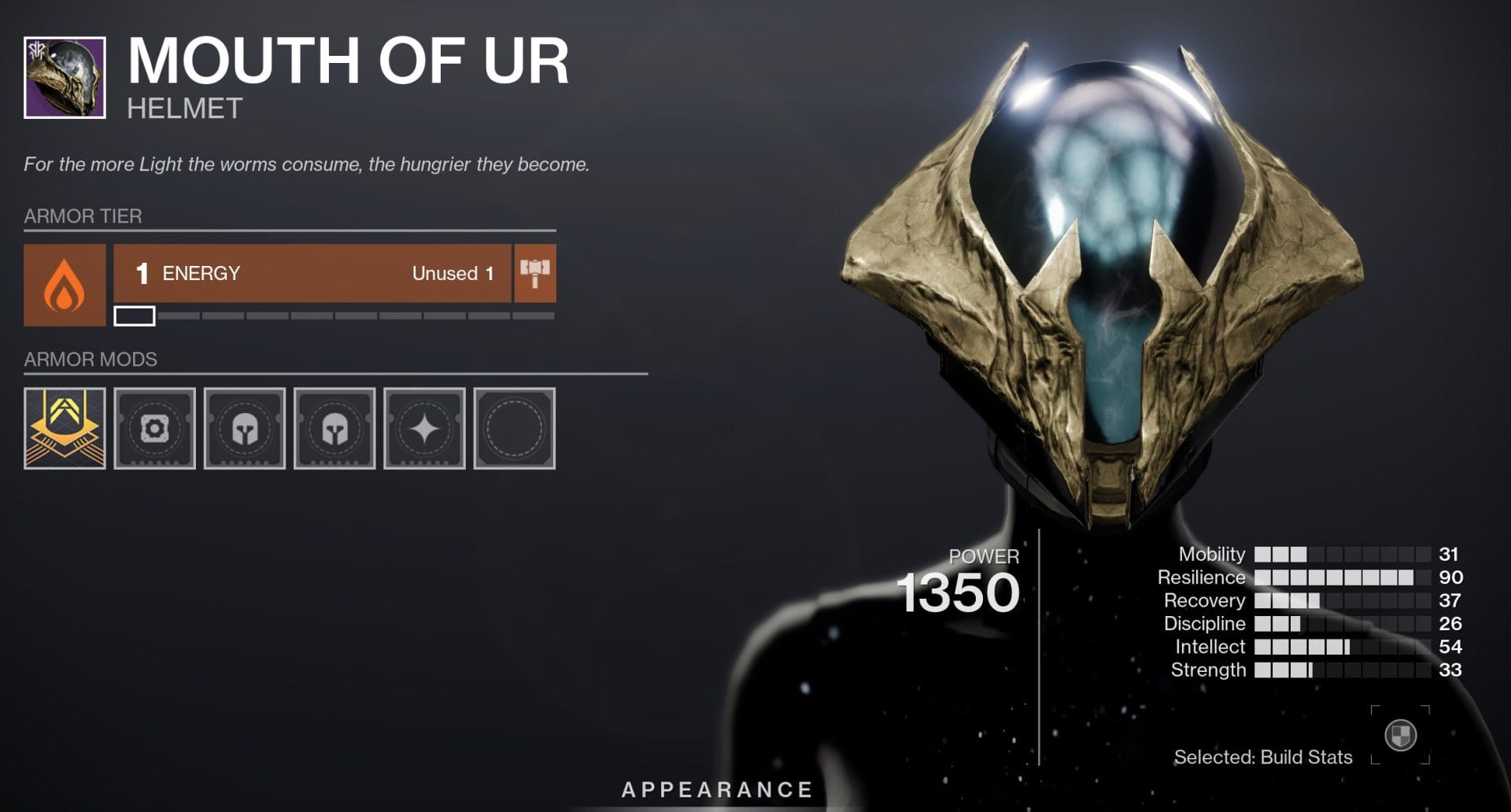Click the empty dashed mod socket
This screenshot has width=1511, height=812.
(x=515, y=427)
